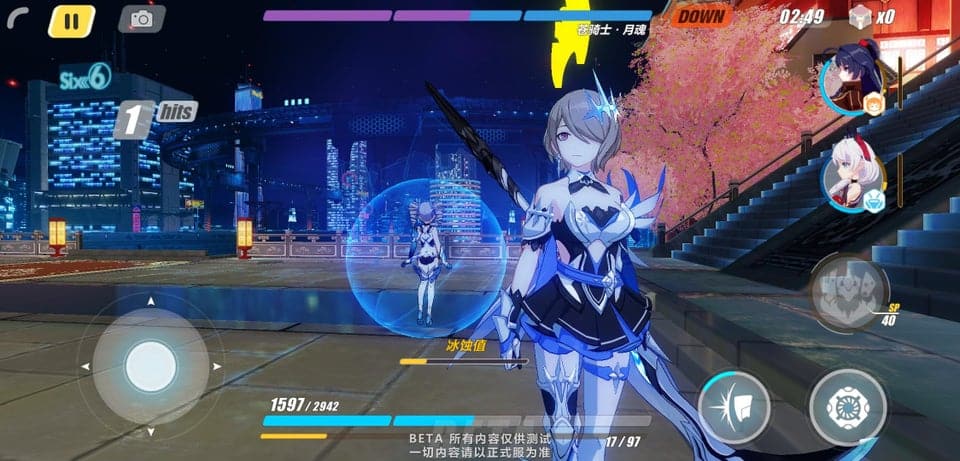Tap the evade dash button
This screenshot has height=461, width=960.
[x=734, y=407]
